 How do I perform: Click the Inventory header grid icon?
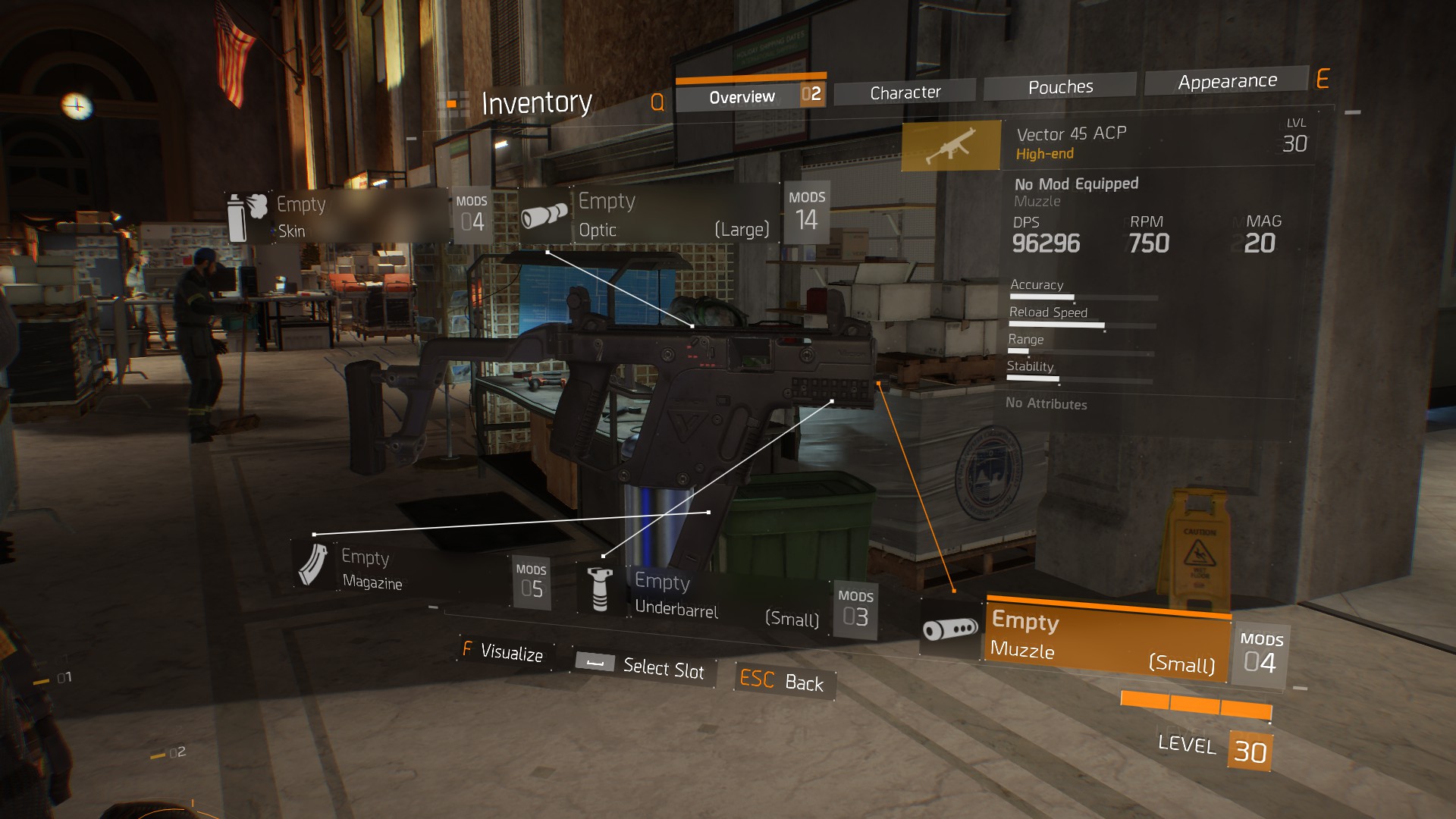click(453, 100)
